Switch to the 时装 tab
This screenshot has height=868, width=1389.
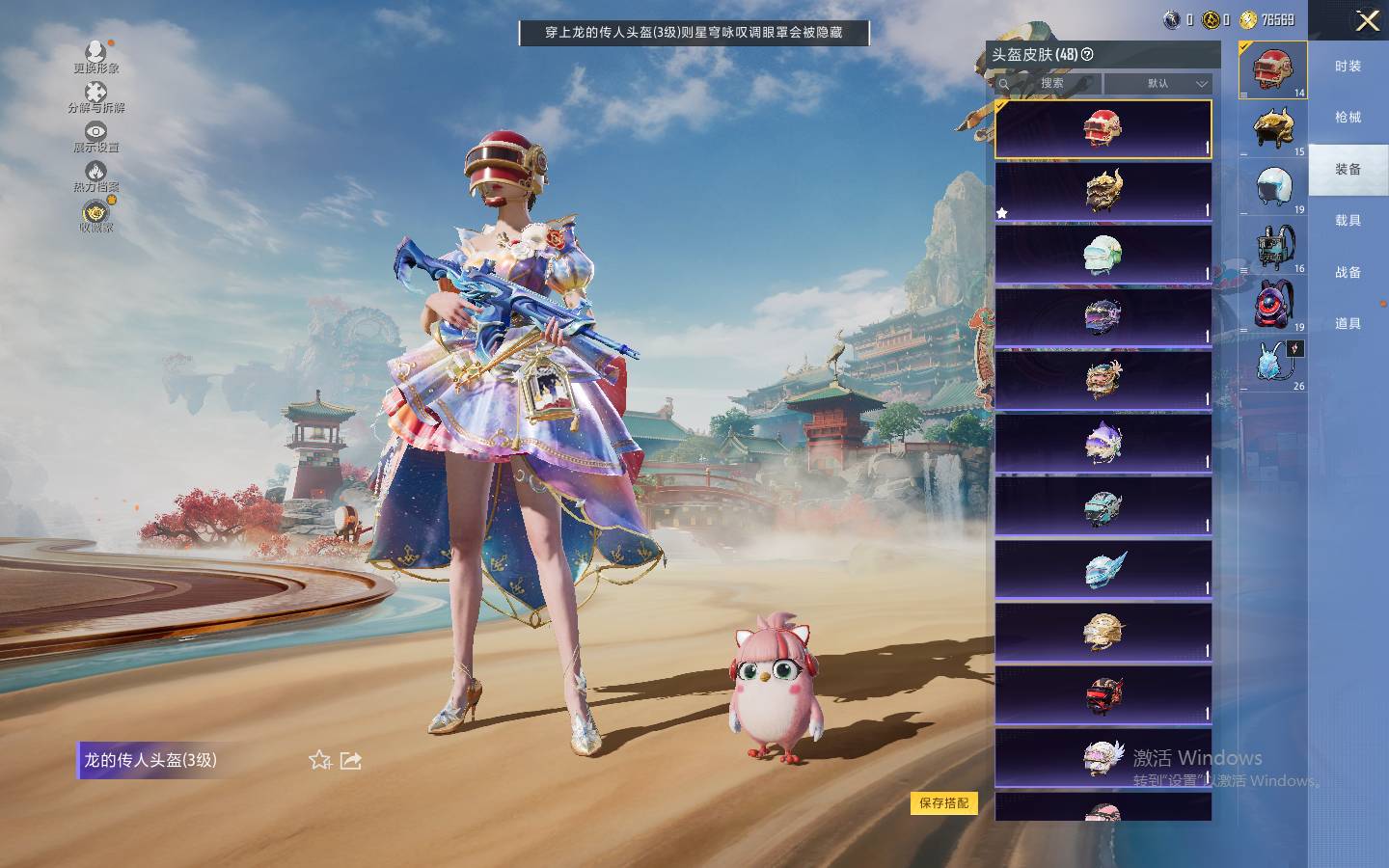1348,67
